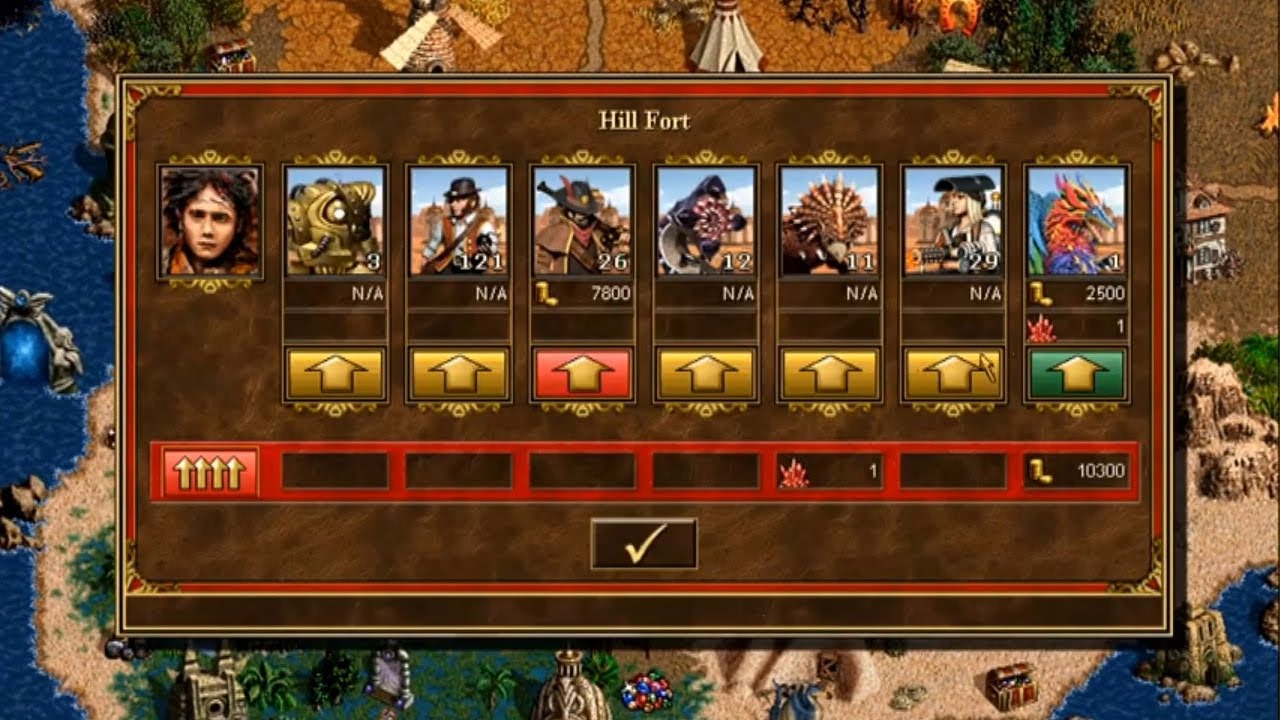
Task: Click the red upgrade arrow button
Action: (x=582, y=374)
